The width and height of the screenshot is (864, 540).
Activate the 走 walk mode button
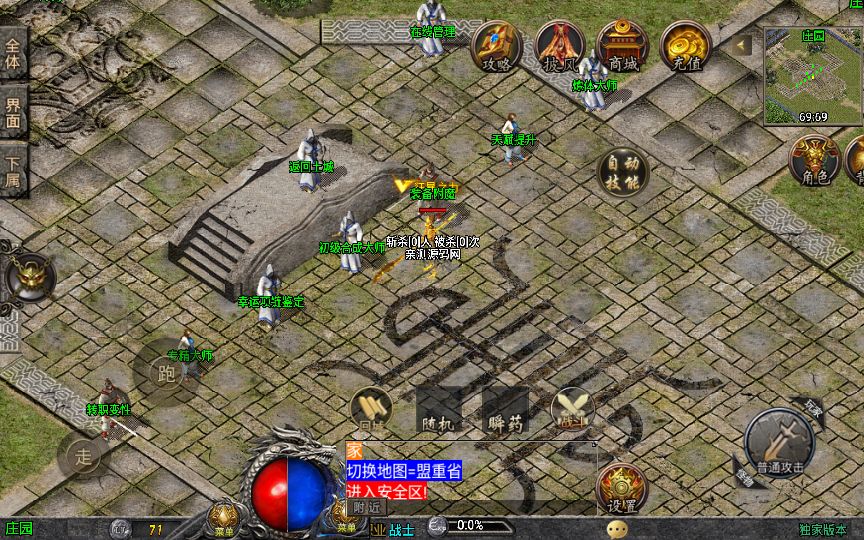click(x=84, y=457)
